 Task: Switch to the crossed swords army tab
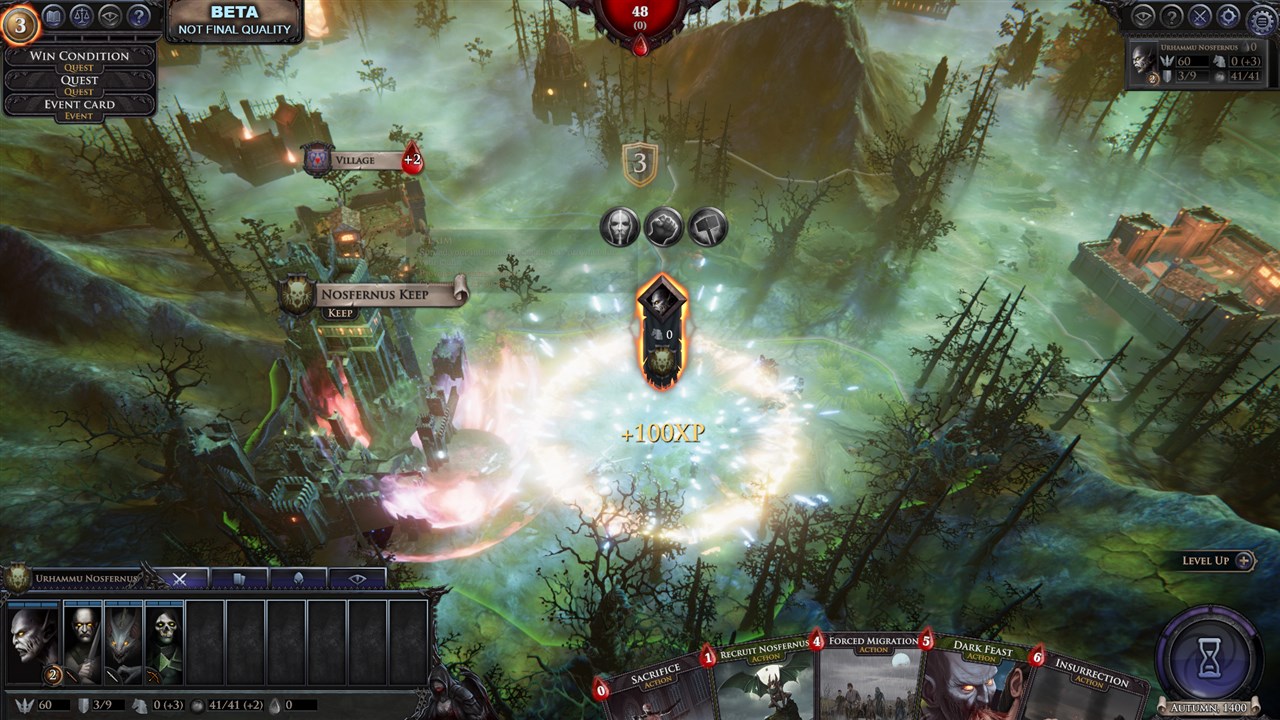click(180, 577)
